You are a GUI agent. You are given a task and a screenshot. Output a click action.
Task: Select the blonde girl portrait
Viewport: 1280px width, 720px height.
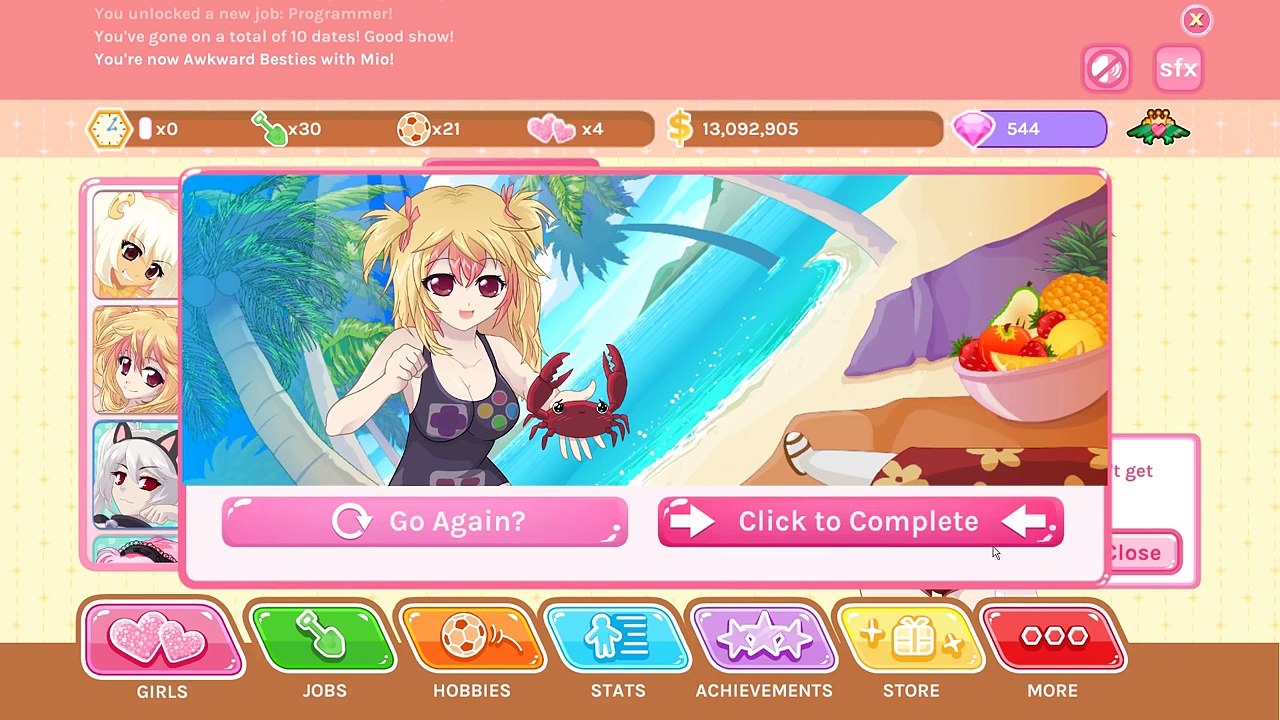pyautogui.click(x=136, y=360)
